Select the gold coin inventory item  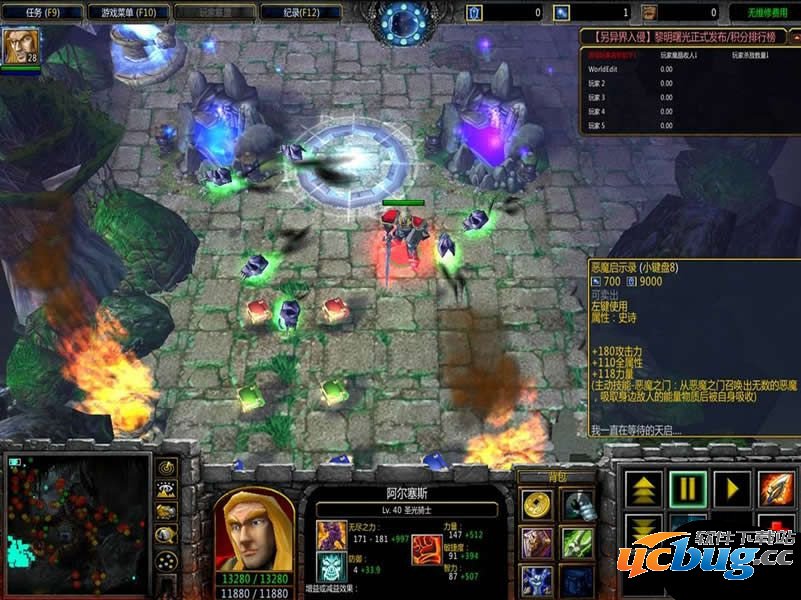coord(537,505)
